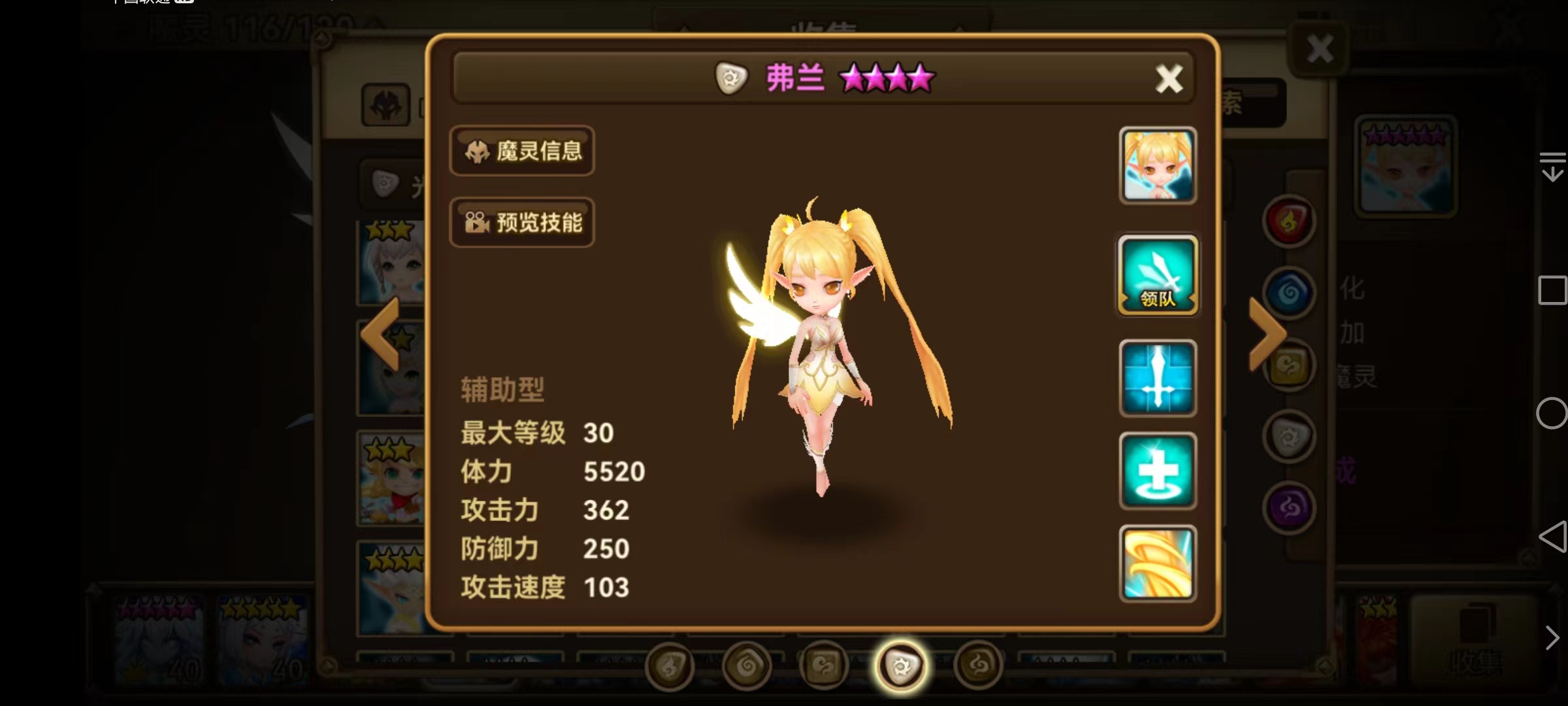
Task: Switch to the 魔灵信息 tab
Action: pyautogui.click(x=522, y=151)
